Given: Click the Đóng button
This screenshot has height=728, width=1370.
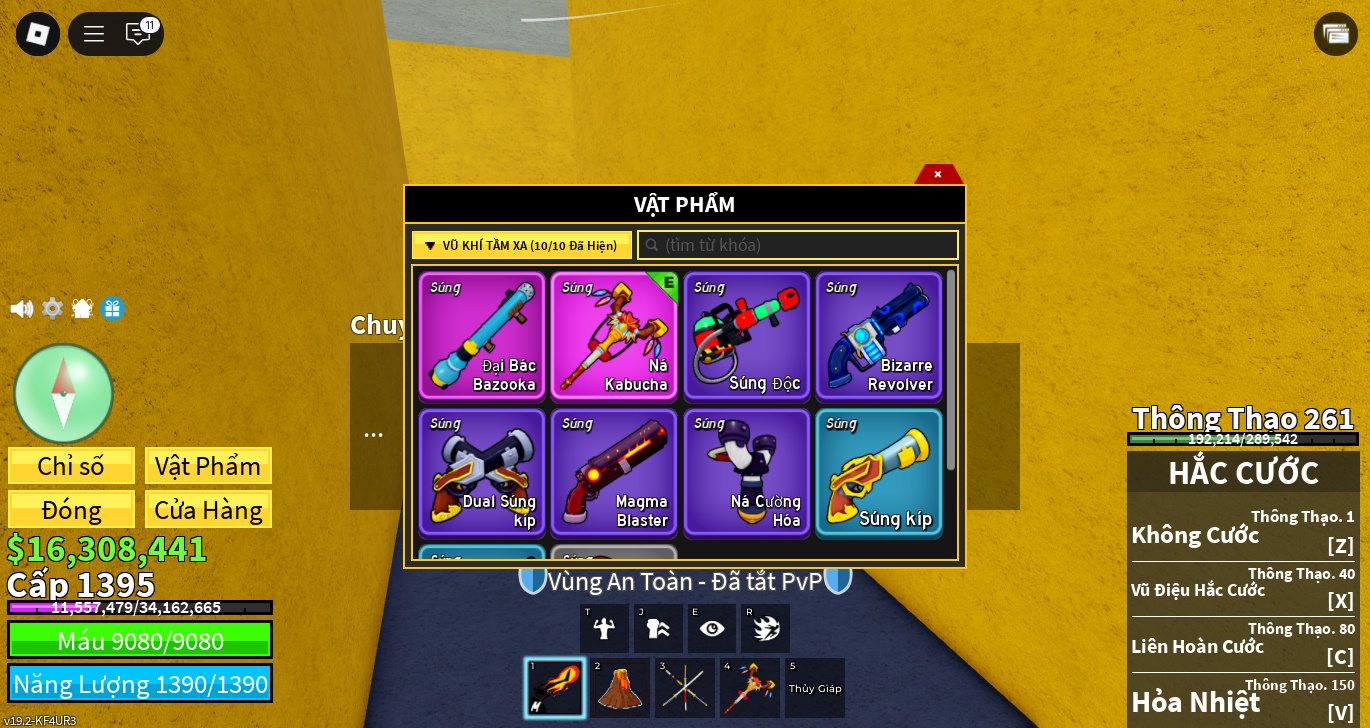Looking at the screenshot, I should pyautogui.click(x=71, y=510).
